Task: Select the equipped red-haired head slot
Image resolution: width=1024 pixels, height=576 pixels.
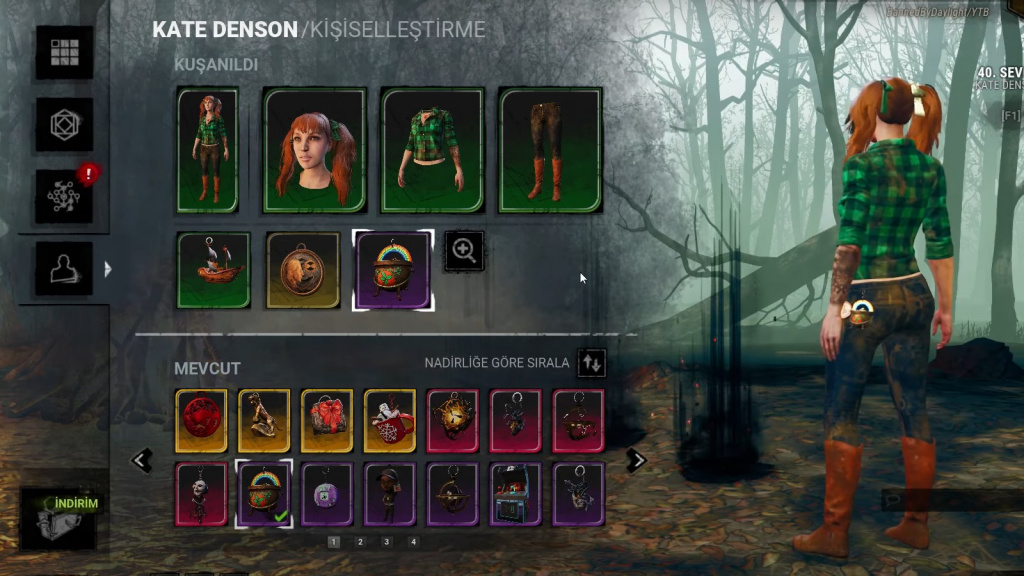Action: (x=315, y=150)
